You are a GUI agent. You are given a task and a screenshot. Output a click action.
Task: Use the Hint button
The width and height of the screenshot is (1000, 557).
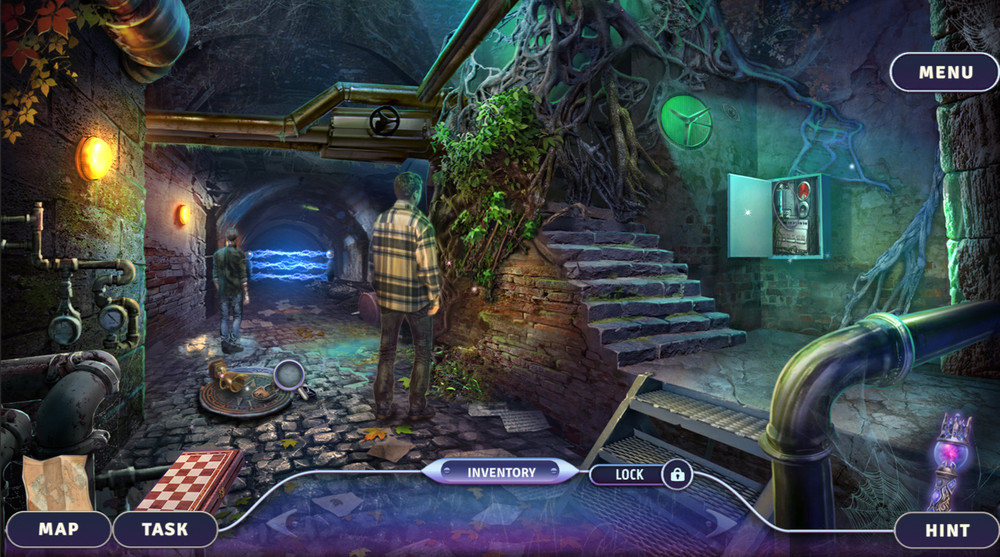945,530
